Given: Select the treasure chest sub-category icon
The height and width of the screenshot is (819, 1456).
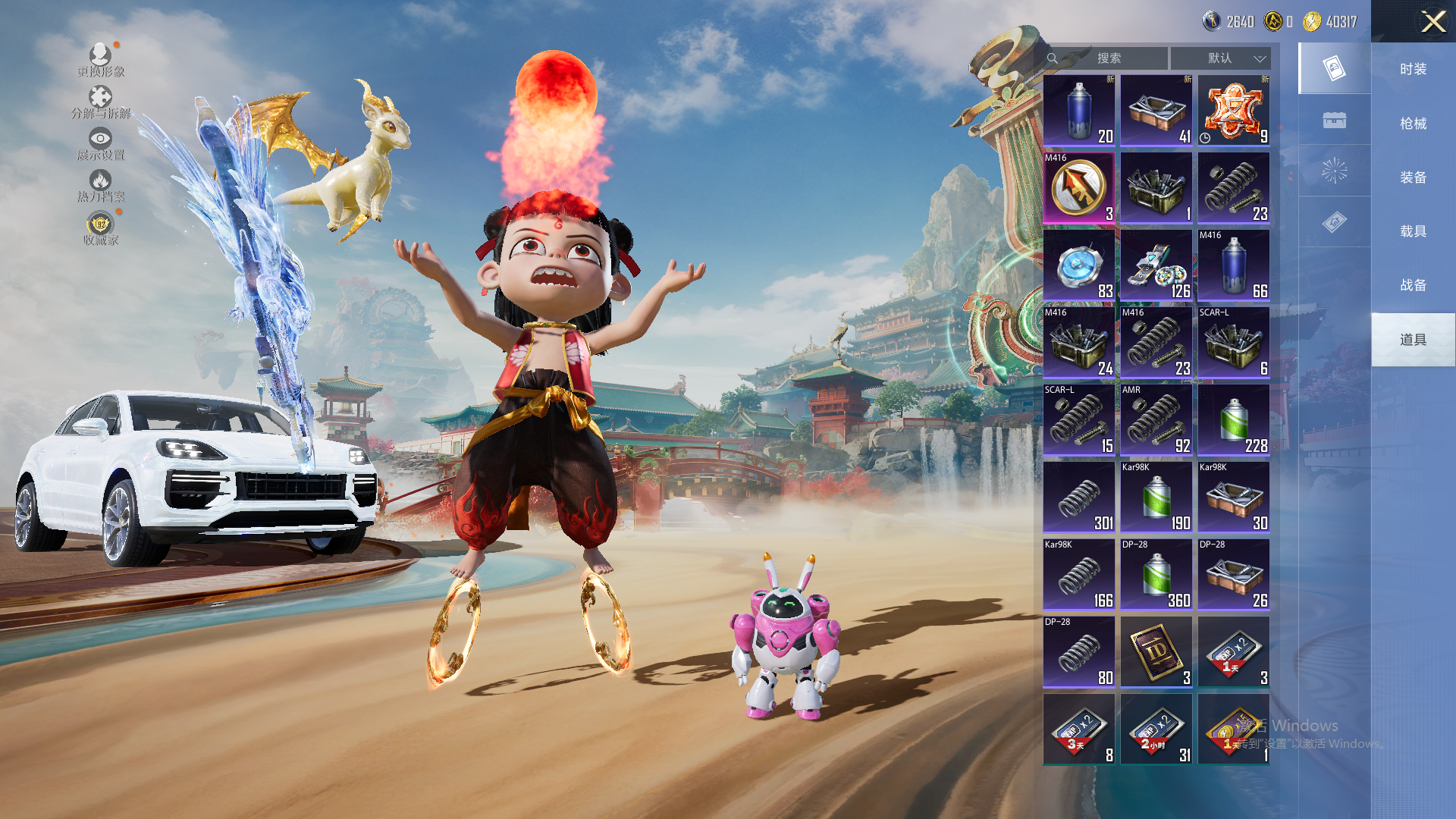Looking at the screenshot, I should 1334,120.
